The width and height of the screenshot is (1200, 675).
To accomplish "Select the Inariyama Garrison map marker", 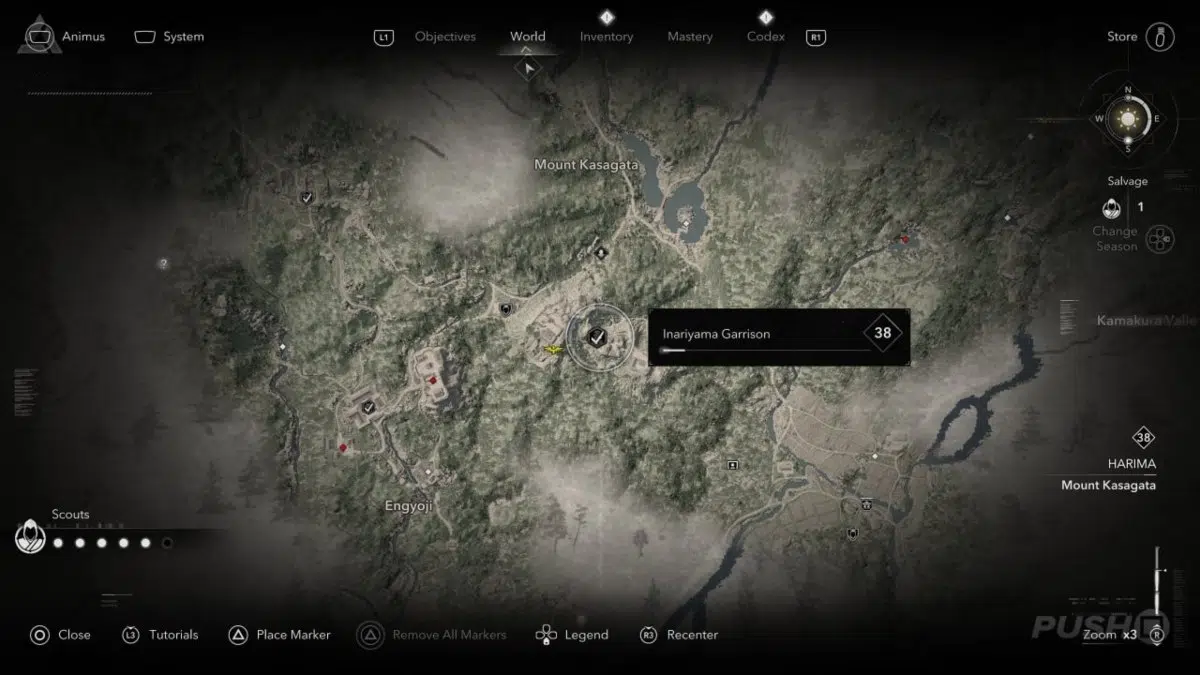I will tap(598, 338).
